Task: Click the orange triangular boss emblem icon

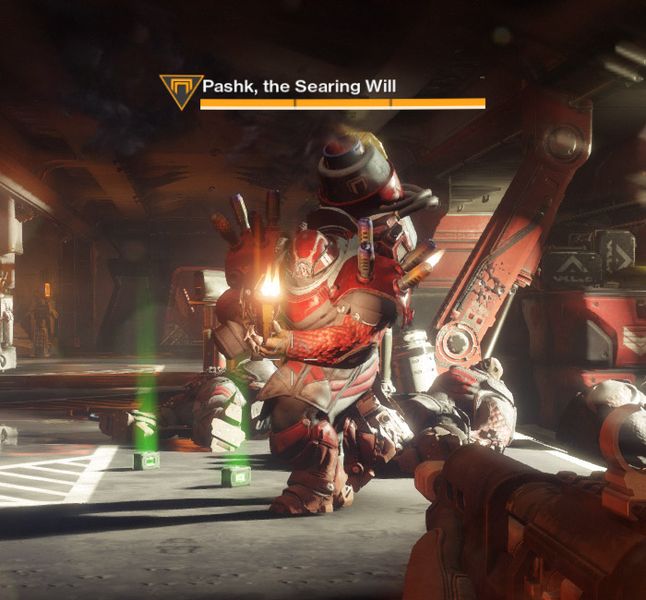Action: pyautogui.click(x=180, y=90)
